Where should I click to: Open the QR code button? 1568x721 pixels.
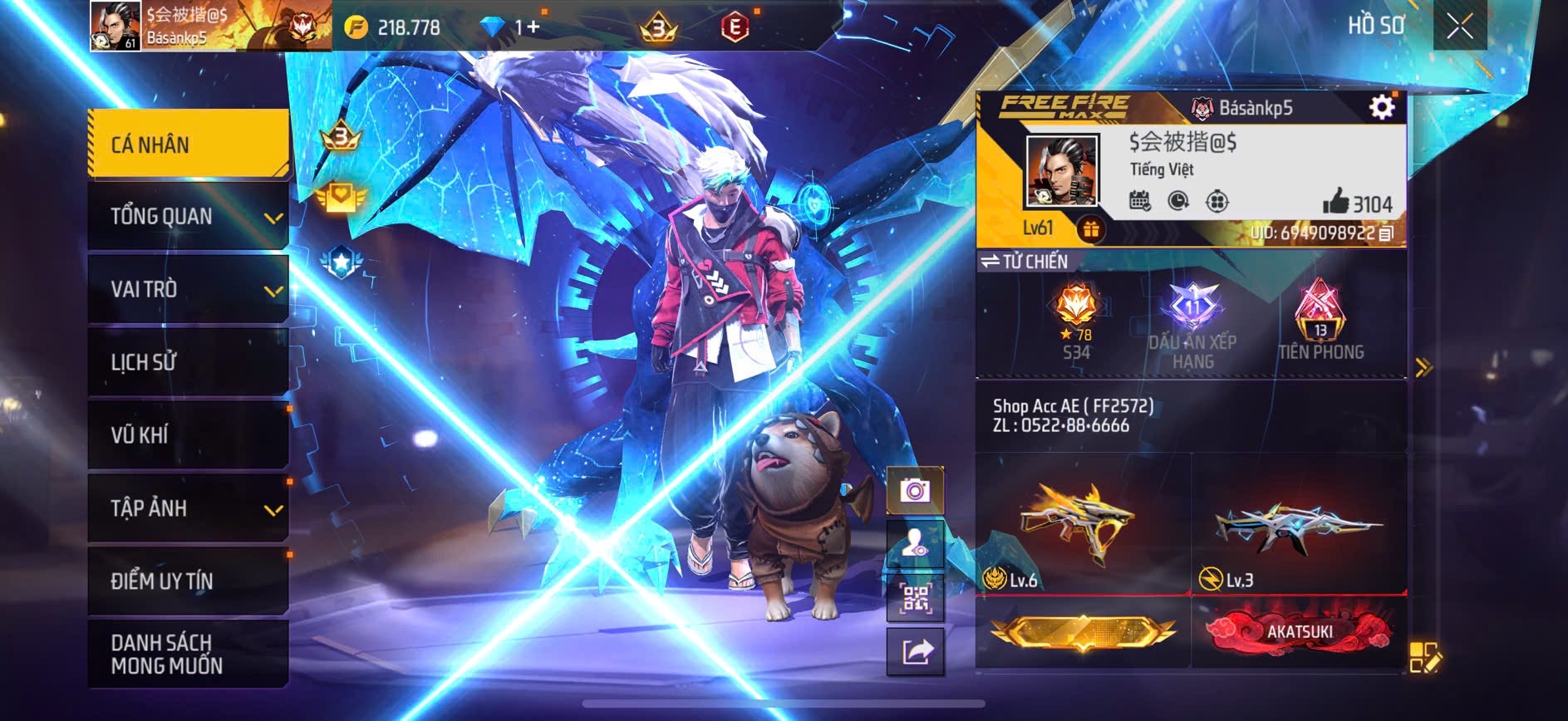coord(915,597)
